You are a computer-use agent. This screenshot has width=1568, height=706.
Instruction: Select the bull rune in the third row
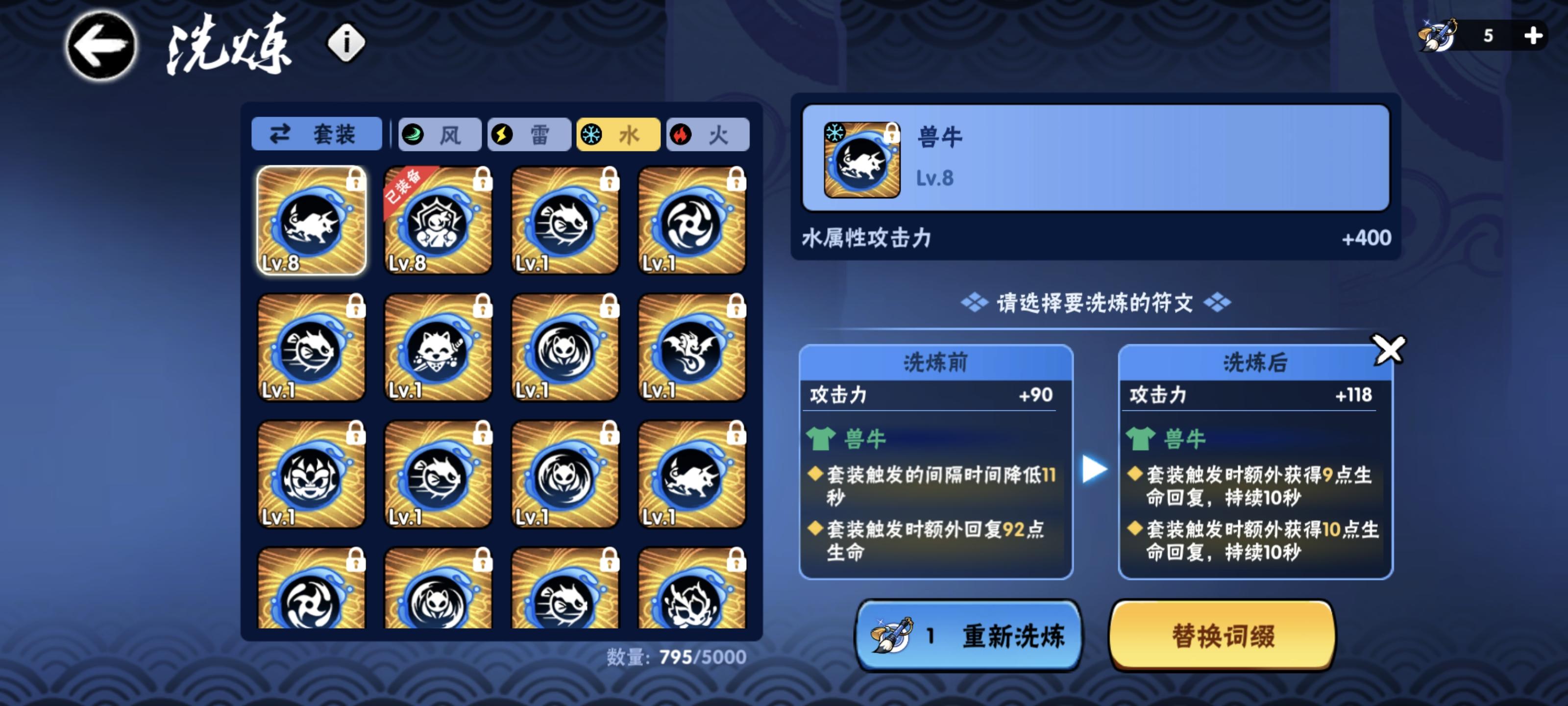(x=693, y=475)
